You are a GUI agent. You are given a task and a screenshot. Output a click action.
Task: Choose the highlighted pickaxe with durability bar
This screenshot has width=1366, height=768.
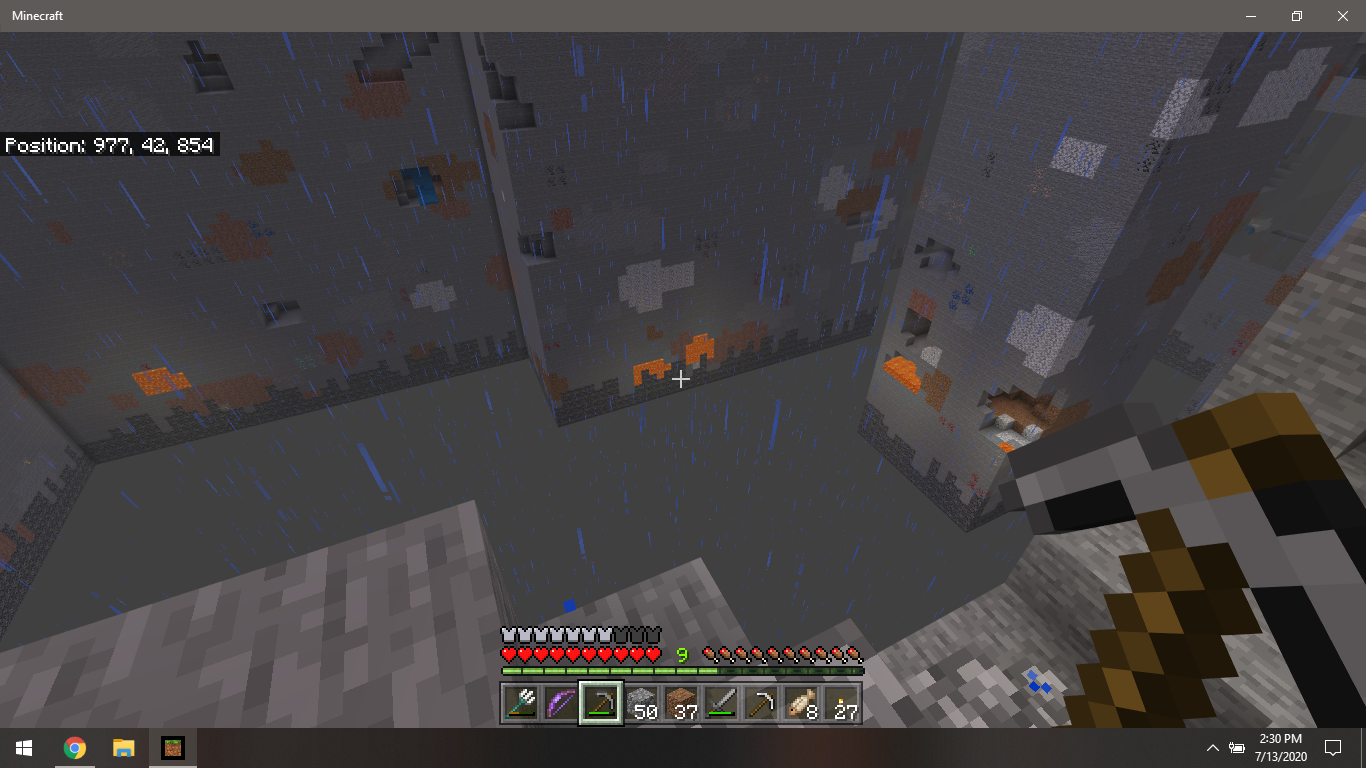601,703
